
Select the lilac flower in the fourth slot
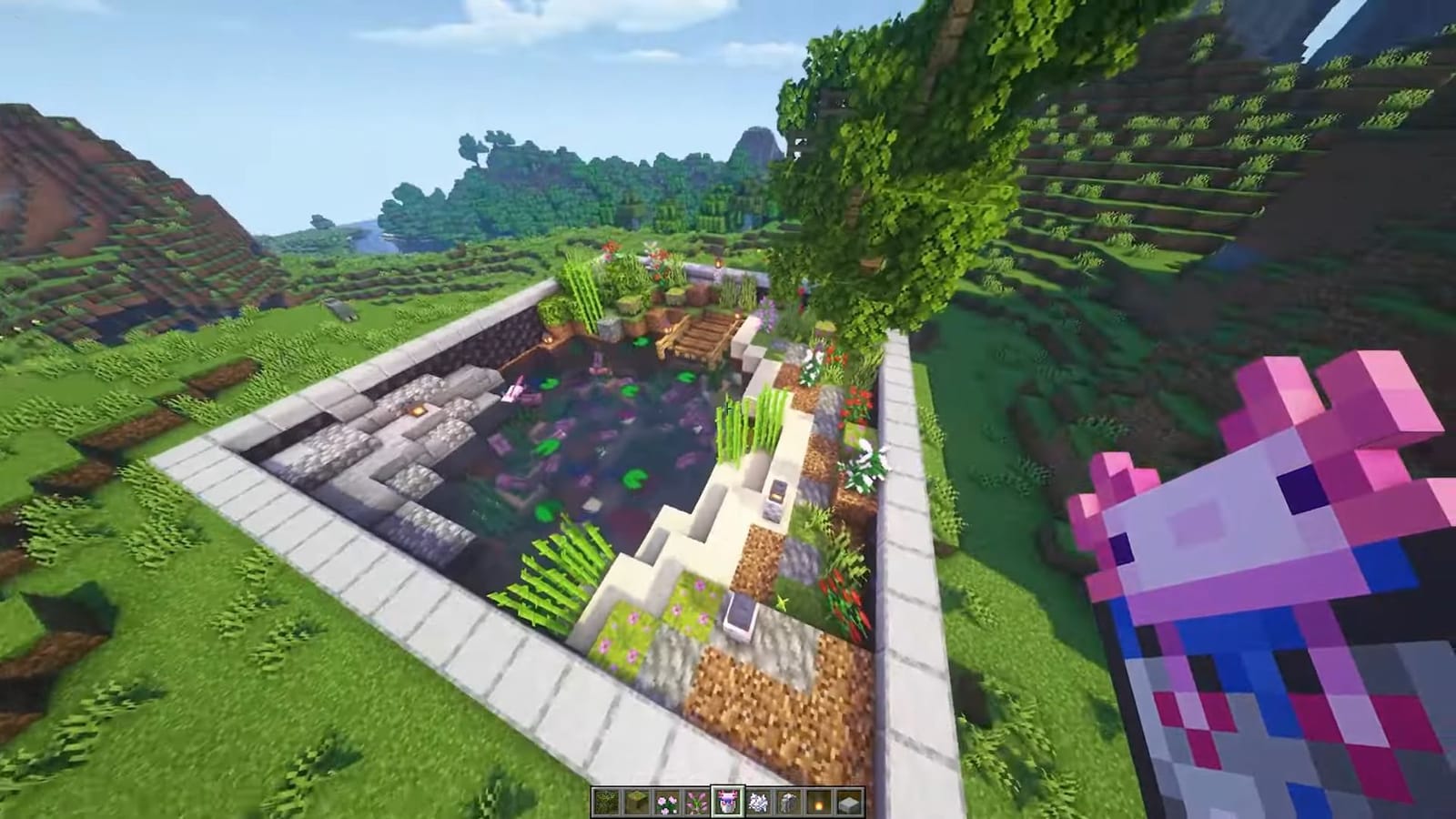[698, 801]
